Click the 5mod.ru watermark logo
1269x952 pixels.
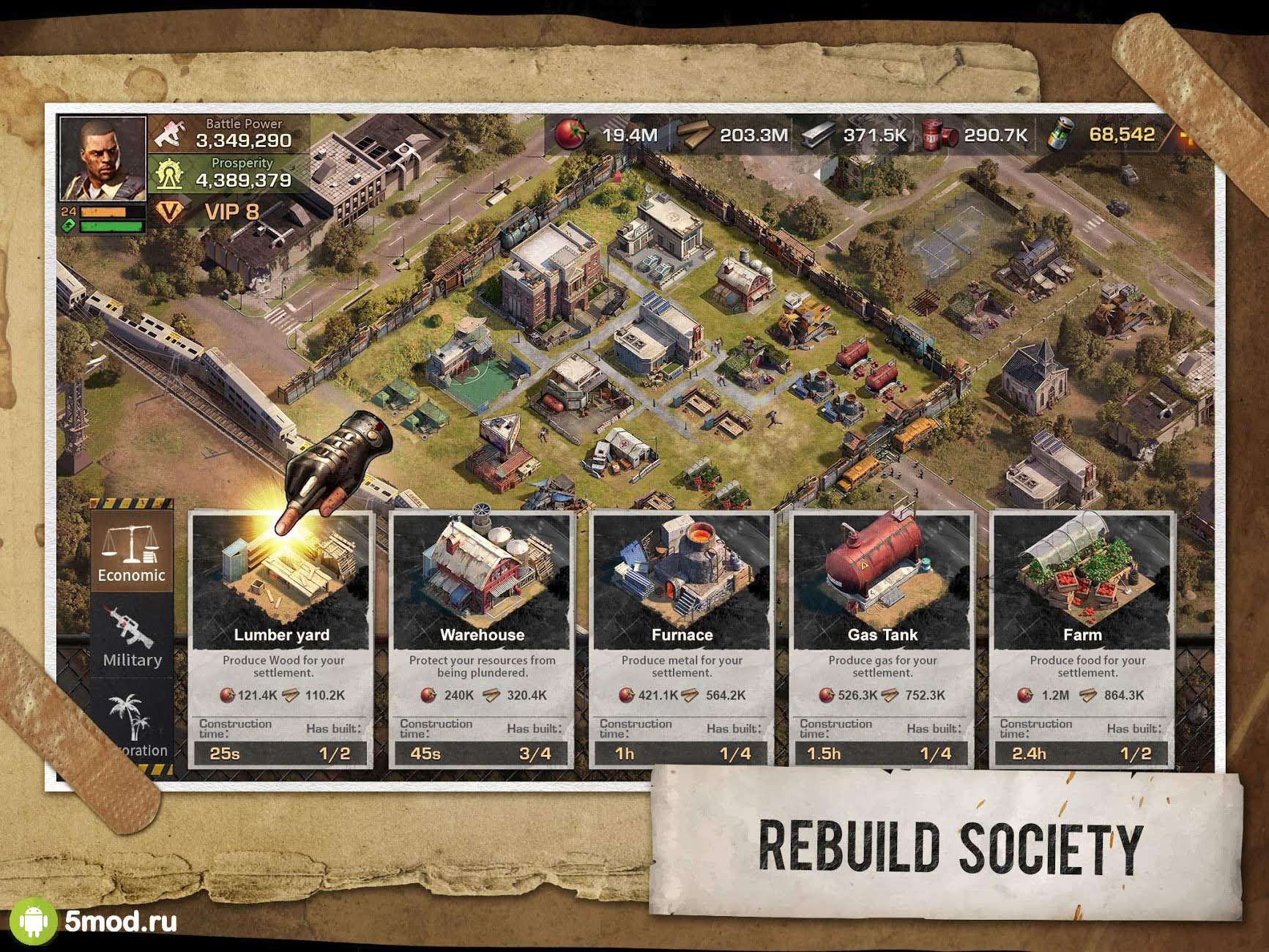click(x=94, y=921)
